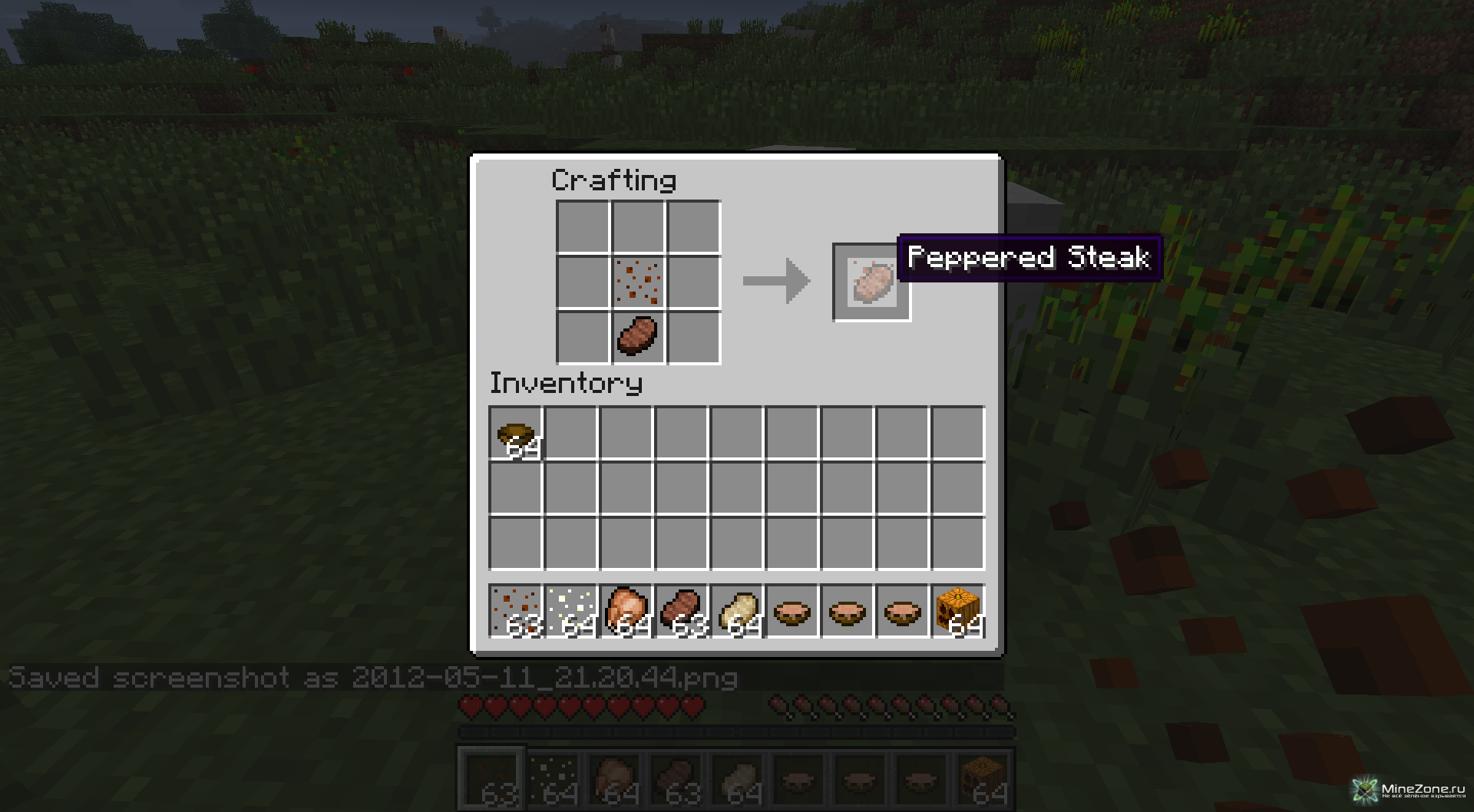Viewport: 1474px width, 812px height.
Task: Take the Peppered Steak from the output slot
Action: [872, 282]
